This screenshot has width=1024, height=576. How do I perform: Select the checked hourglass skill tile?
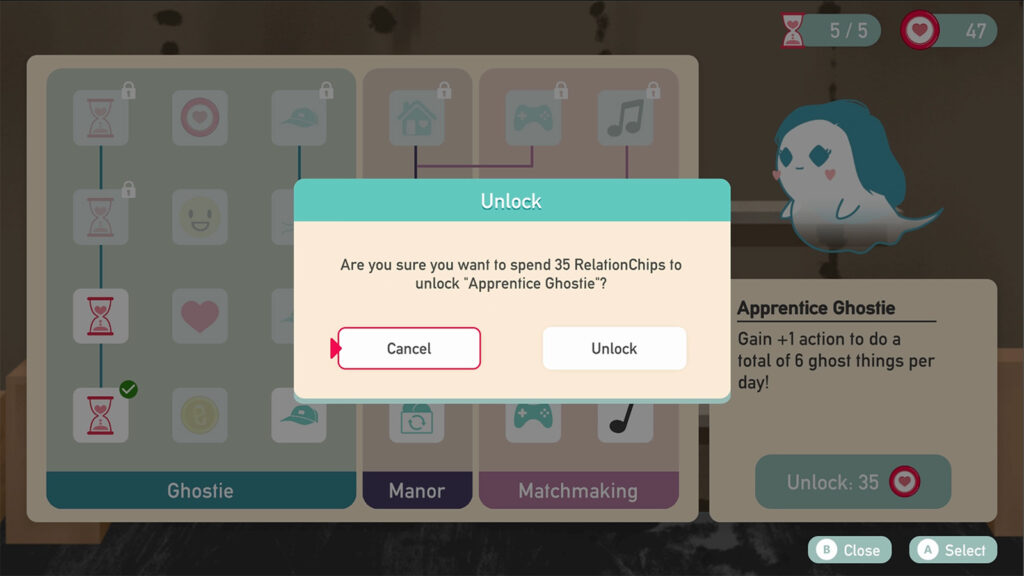tap(101, 415)
